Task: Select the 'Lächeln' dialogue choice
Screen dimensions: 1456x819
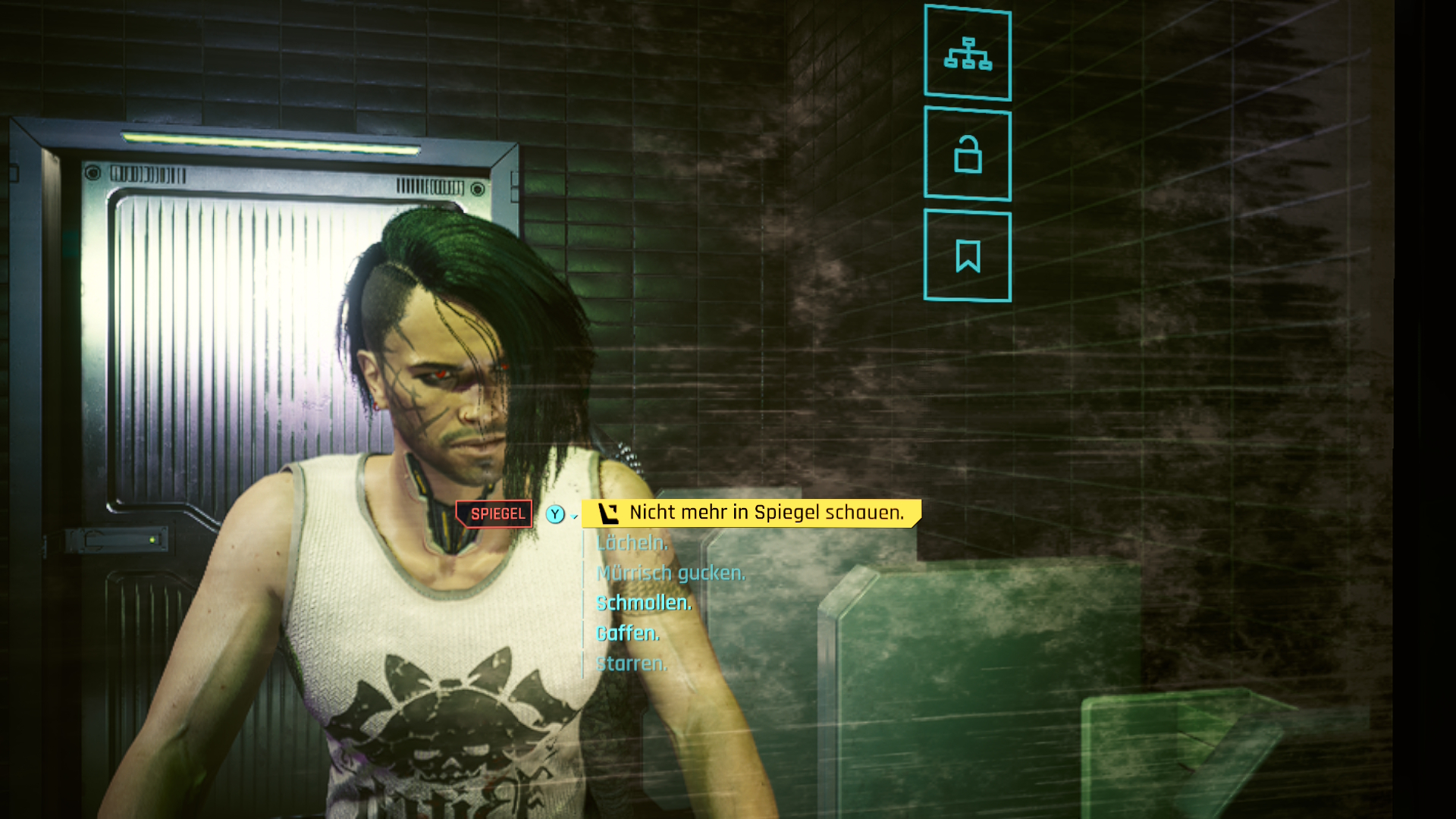Action: click(x=632, y=543)
